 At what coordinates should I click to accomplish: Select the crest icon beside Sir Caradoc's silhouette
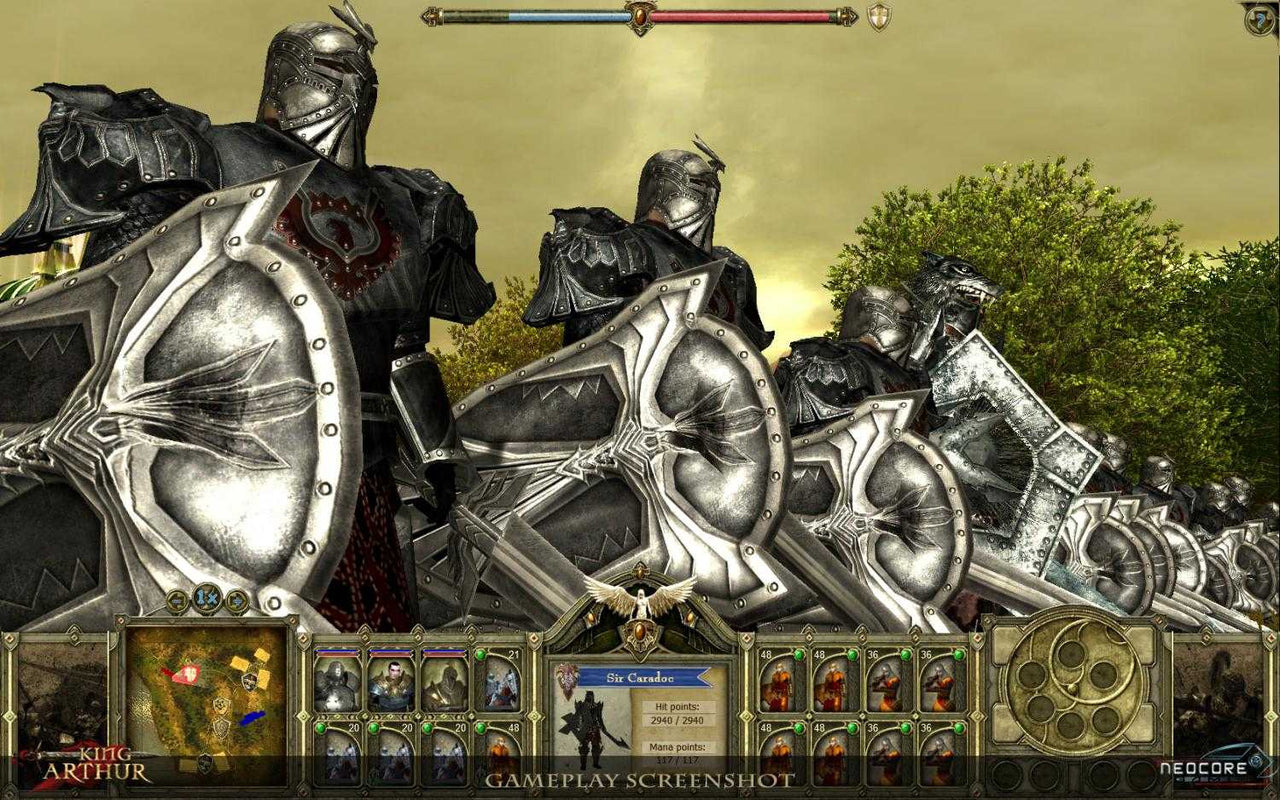click(x=567, y=679)
